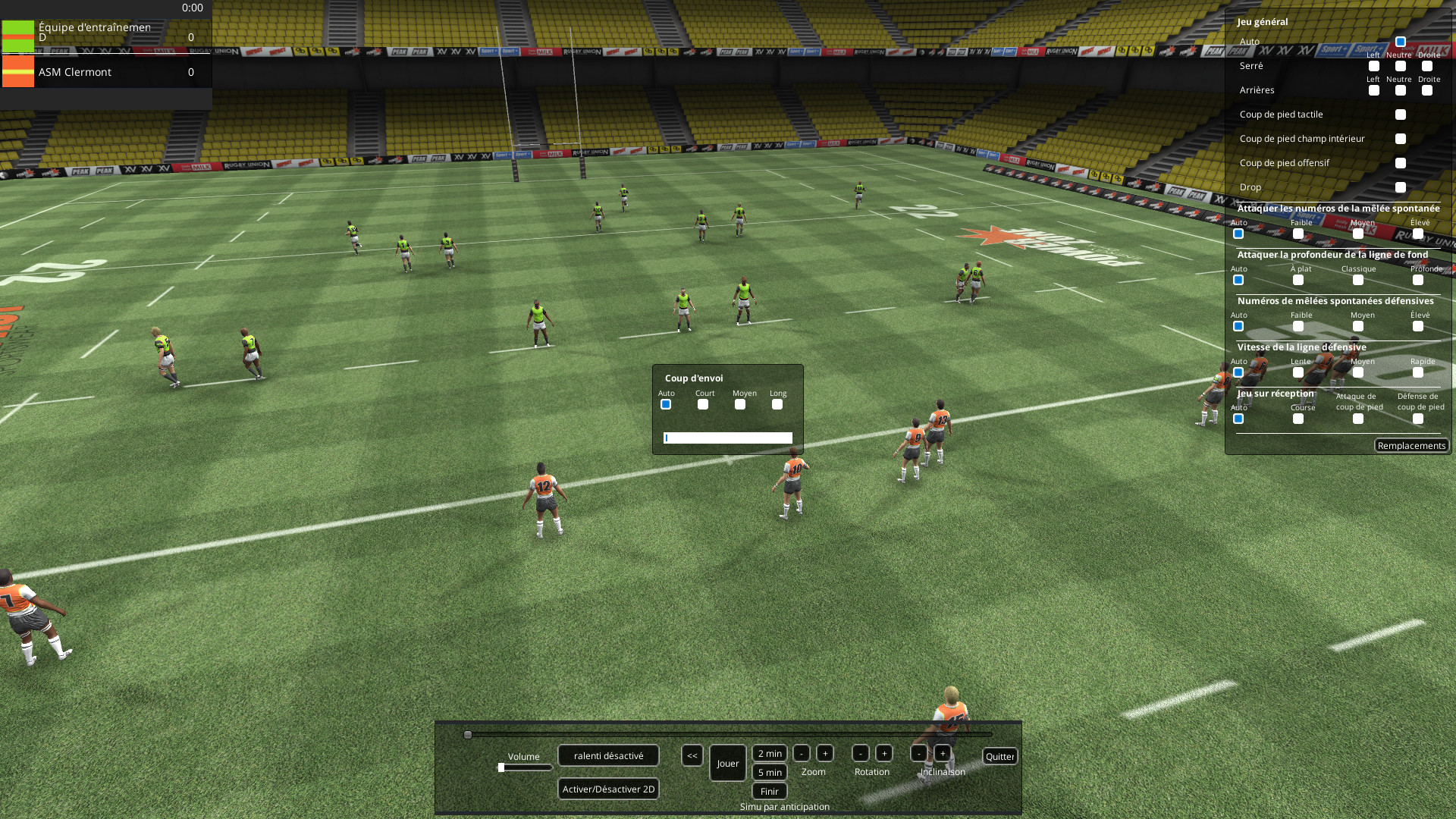Select Profonde under Attaquer la profondeur
Screen dimensions: 1456x819
click(x=1417, y=280)
